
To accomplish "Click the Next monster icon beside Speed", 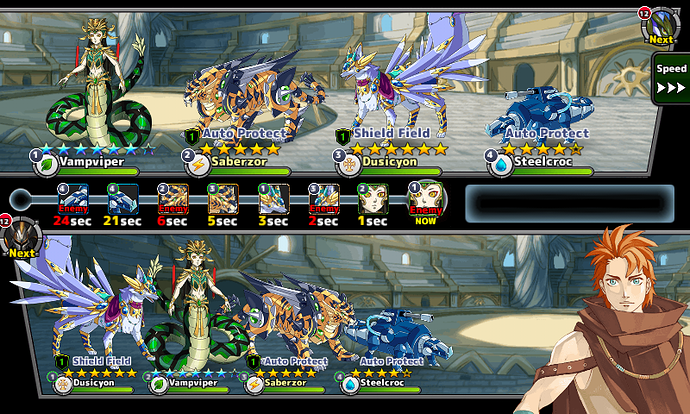I will click(x=658, y=27).
